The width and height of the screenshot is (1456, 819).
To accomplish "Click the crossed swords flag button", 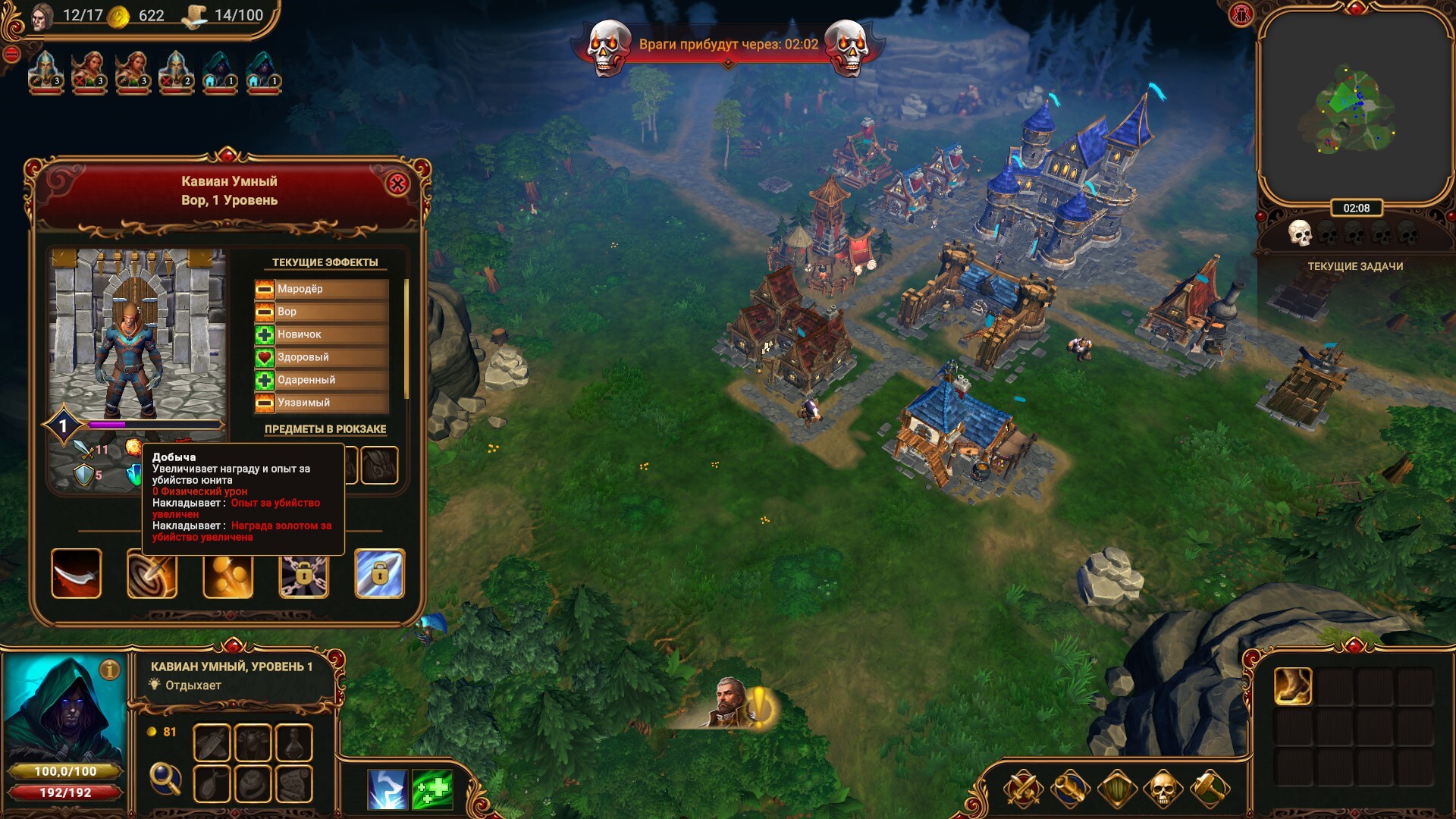I will pos(1023,789).
